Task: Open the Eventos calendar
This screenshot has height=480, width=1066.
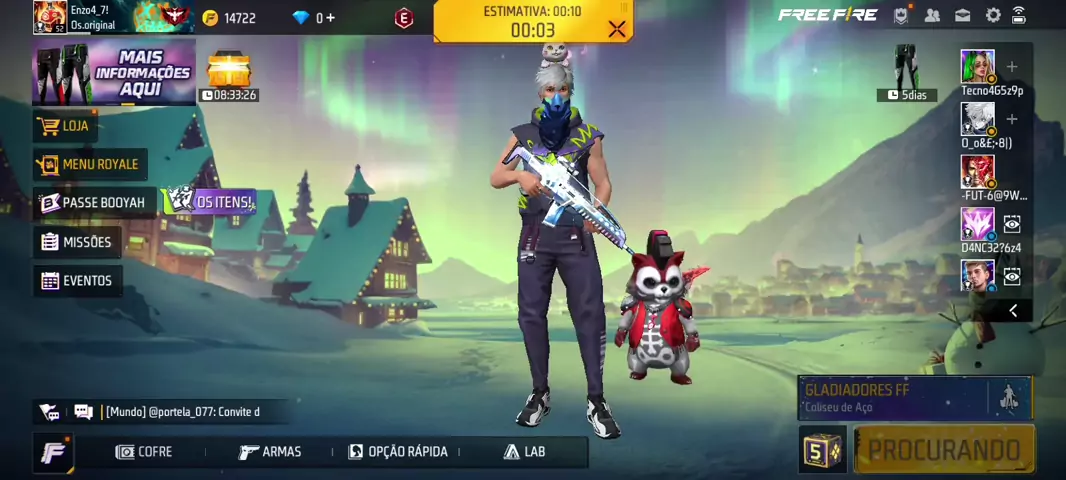Action: 77,281
